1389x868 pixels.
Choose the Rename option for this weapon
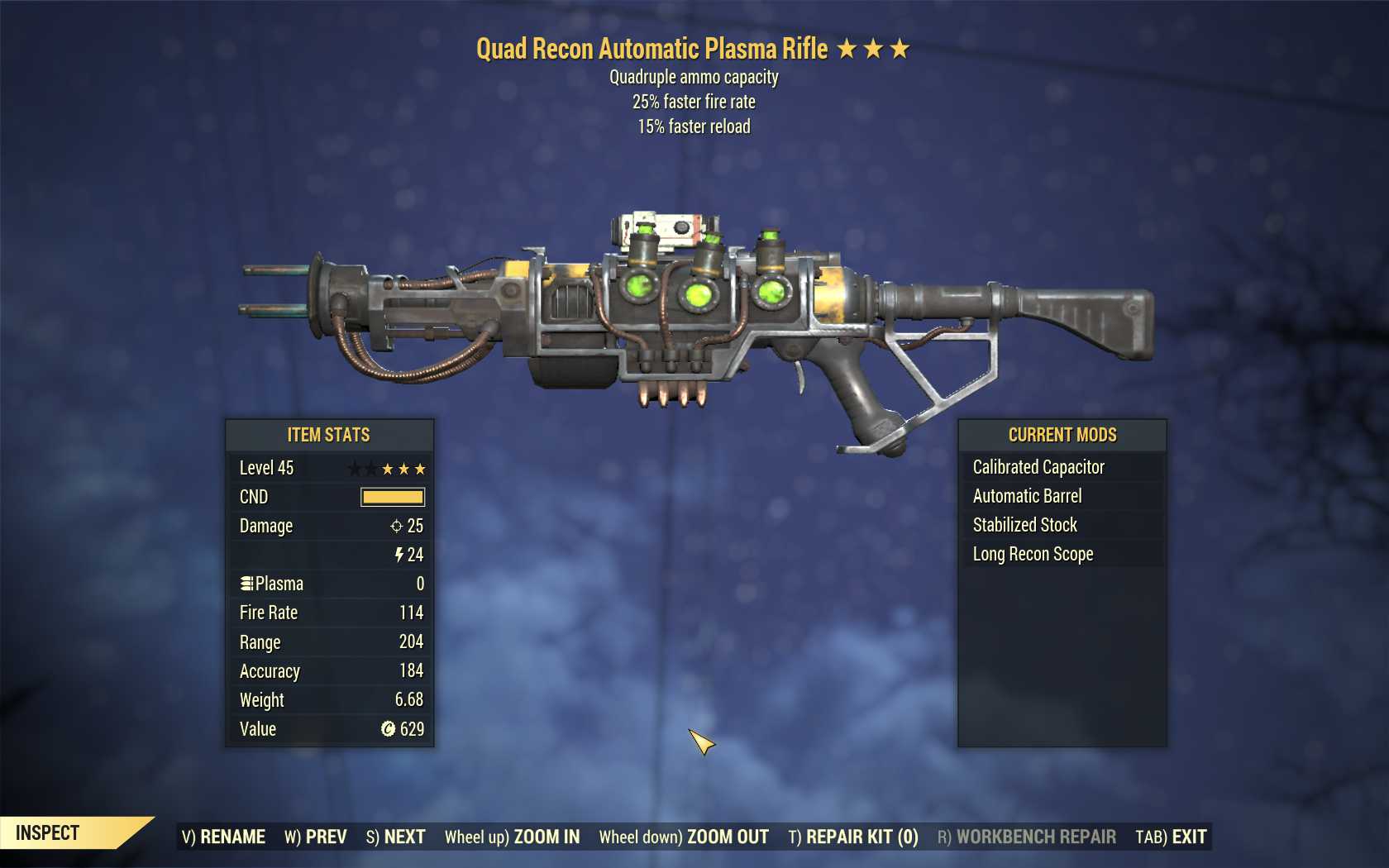(x=223, y=837)
